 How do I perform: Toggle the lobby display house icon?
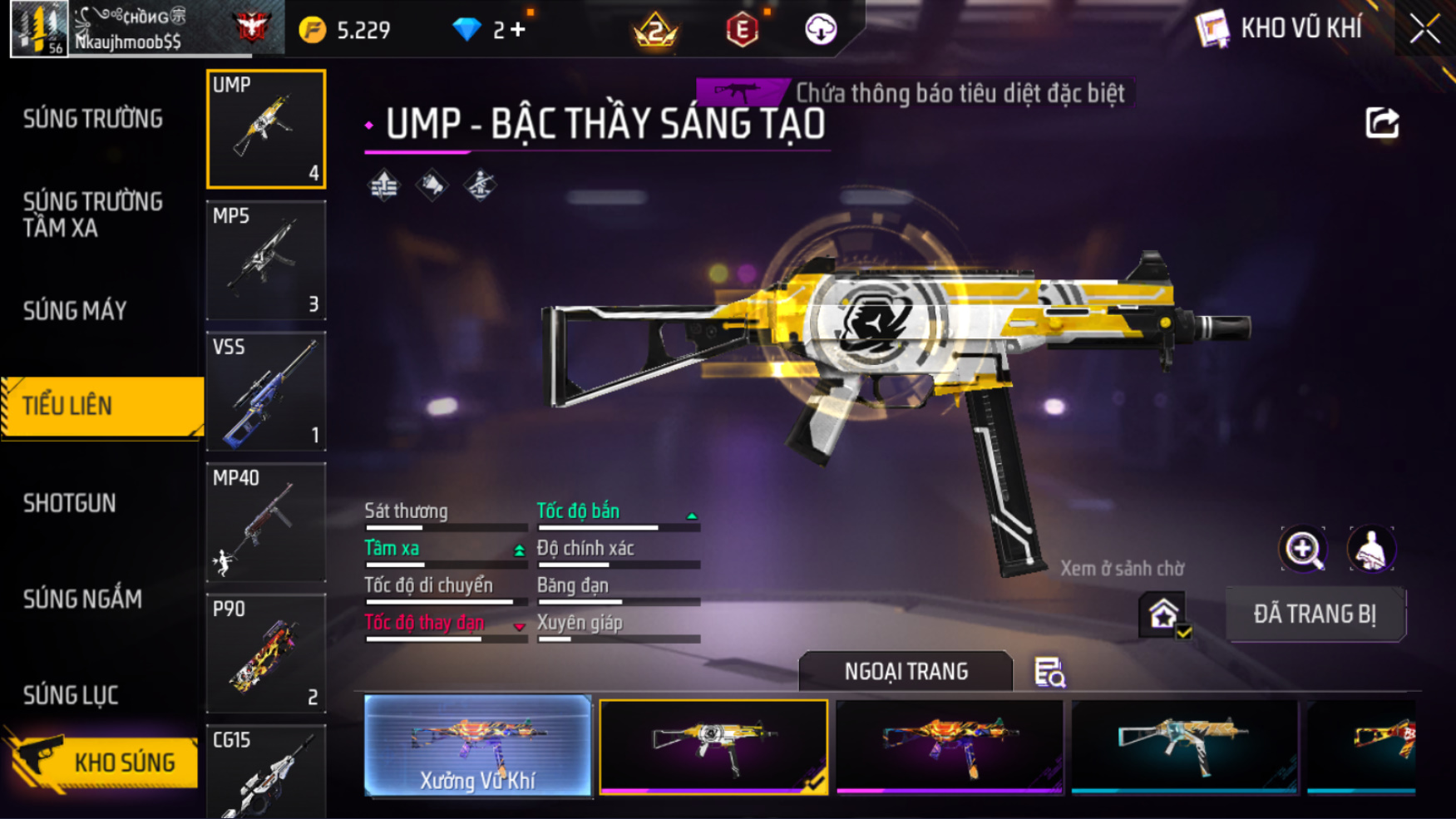(1163, 616)
